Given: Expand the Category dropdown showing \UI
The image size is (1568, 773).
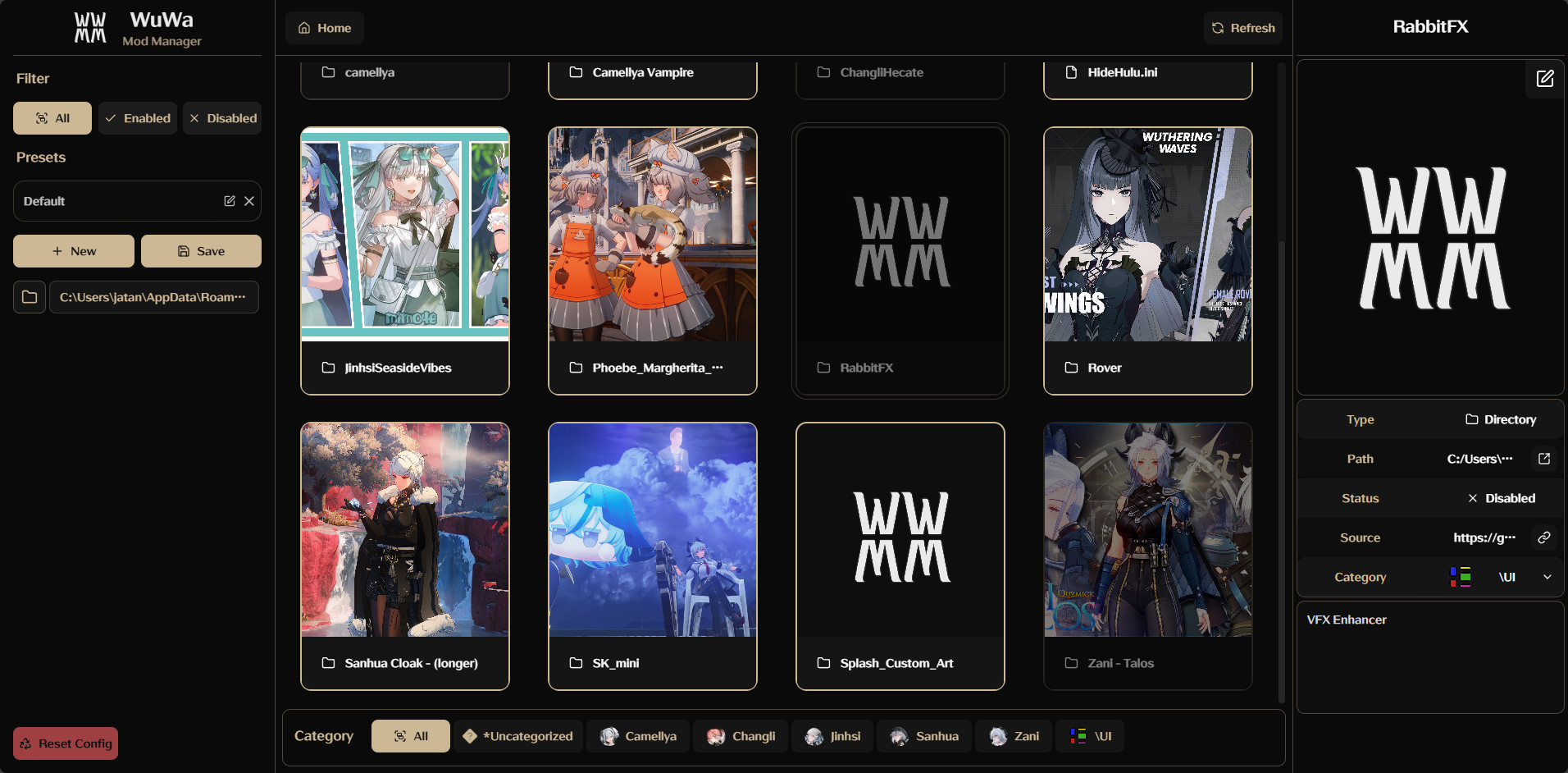Looking at the screenshot, I should pyautogui.click(x=1548, y=577).
